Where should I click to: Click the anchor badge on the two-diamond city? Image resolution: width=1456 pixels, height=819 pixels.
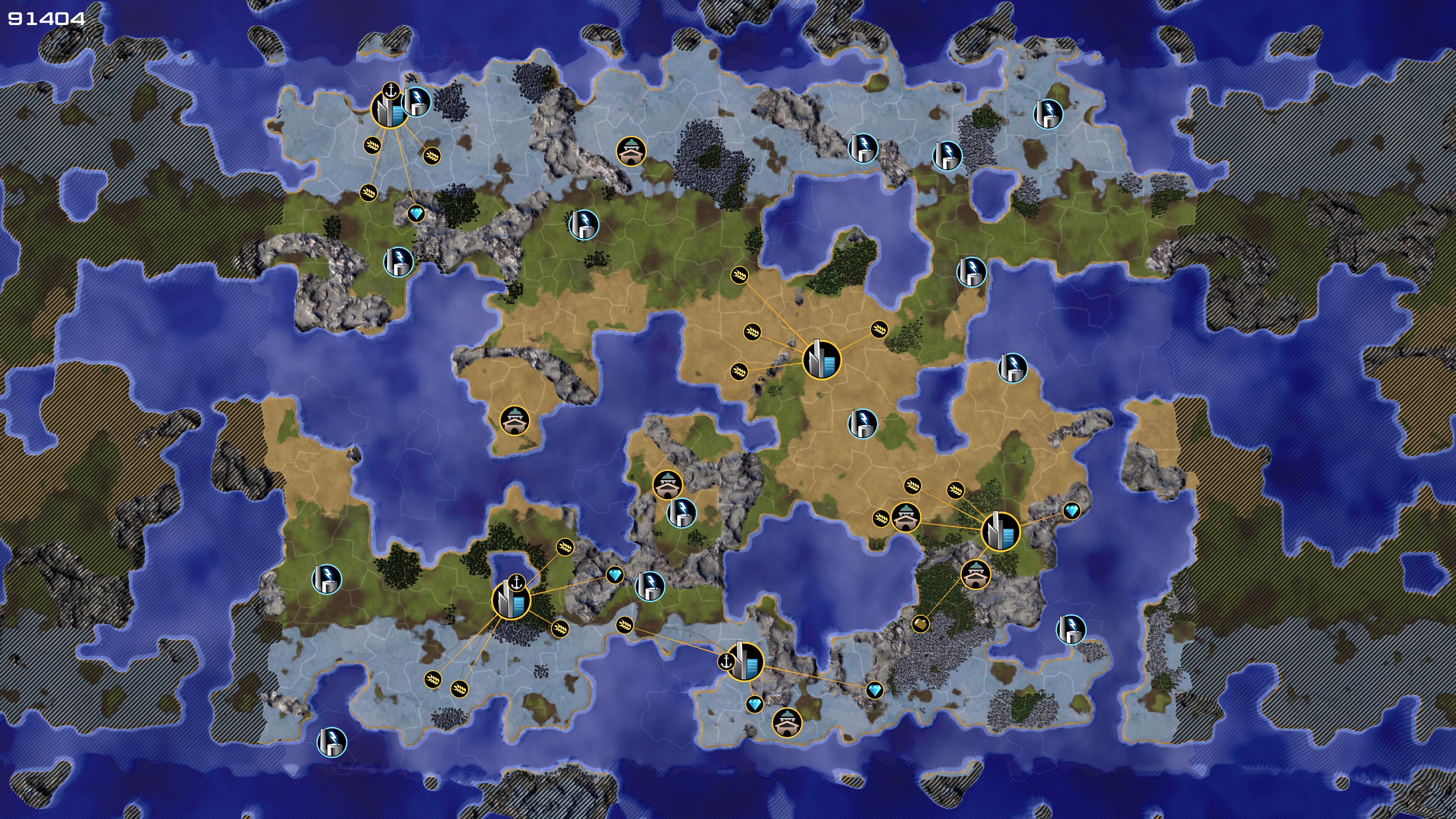point(726,661)
